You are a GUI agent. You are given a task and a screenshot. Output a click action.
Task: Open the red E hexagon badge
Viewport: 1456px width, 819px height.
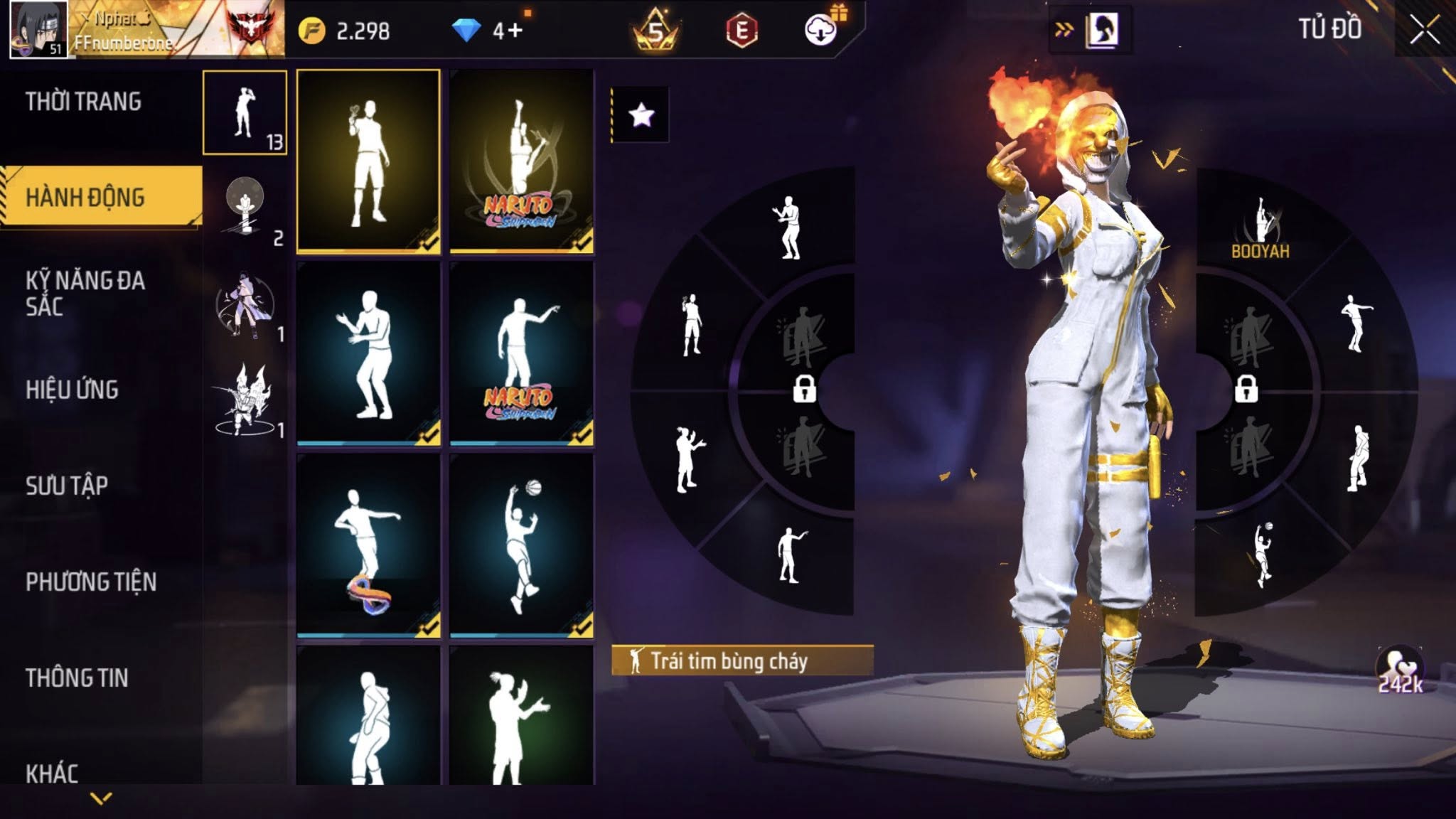click(742, 30)
